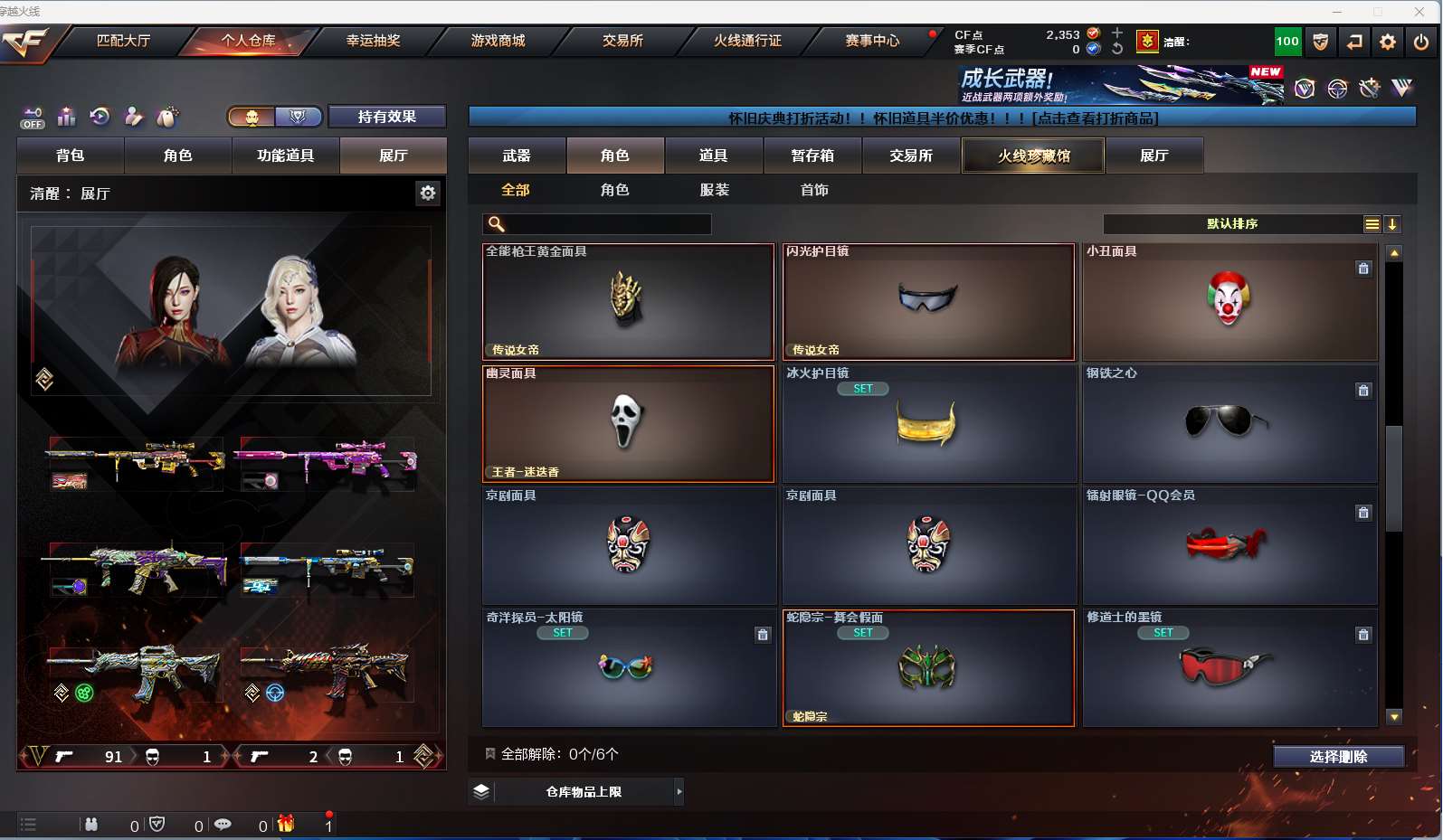Filter items by 服装
This screenshot has width=1443, height=840.
[x=714, y=190]
